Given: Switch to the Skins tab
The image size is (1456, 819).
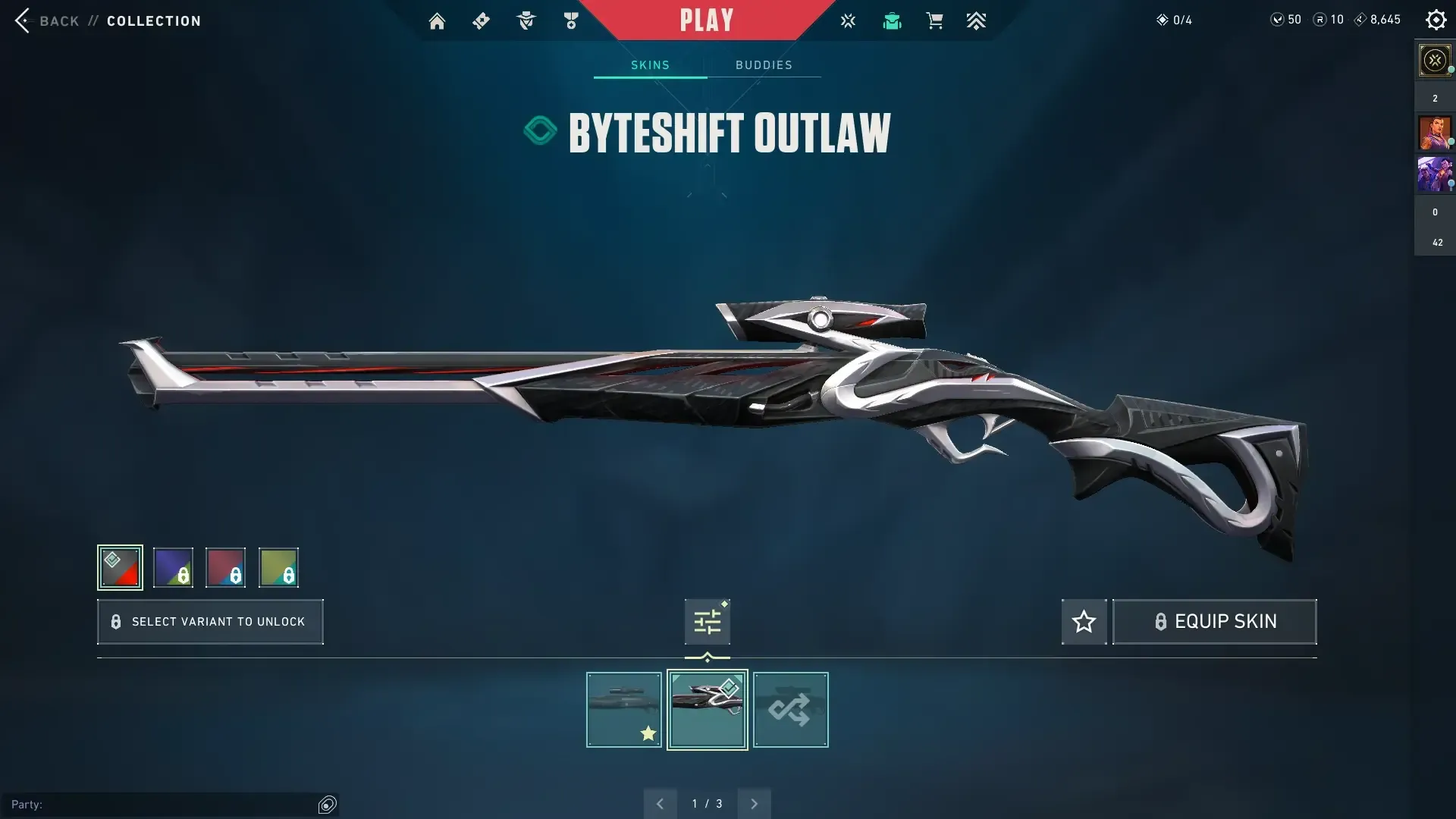Looking at the screenshot, I should click(650, 65).
